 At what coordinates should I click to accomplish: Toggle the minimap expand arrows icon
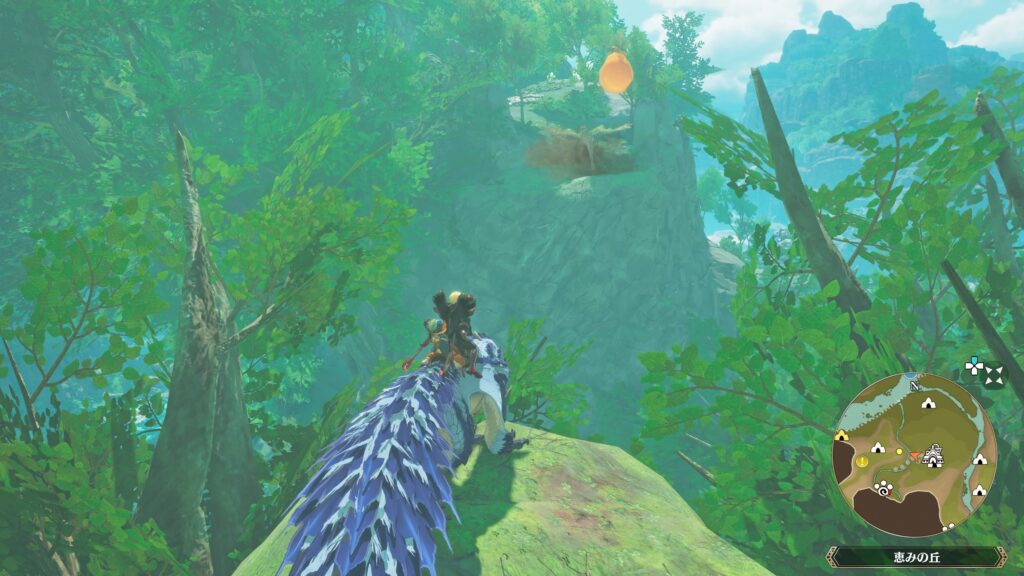pos(993,375)
